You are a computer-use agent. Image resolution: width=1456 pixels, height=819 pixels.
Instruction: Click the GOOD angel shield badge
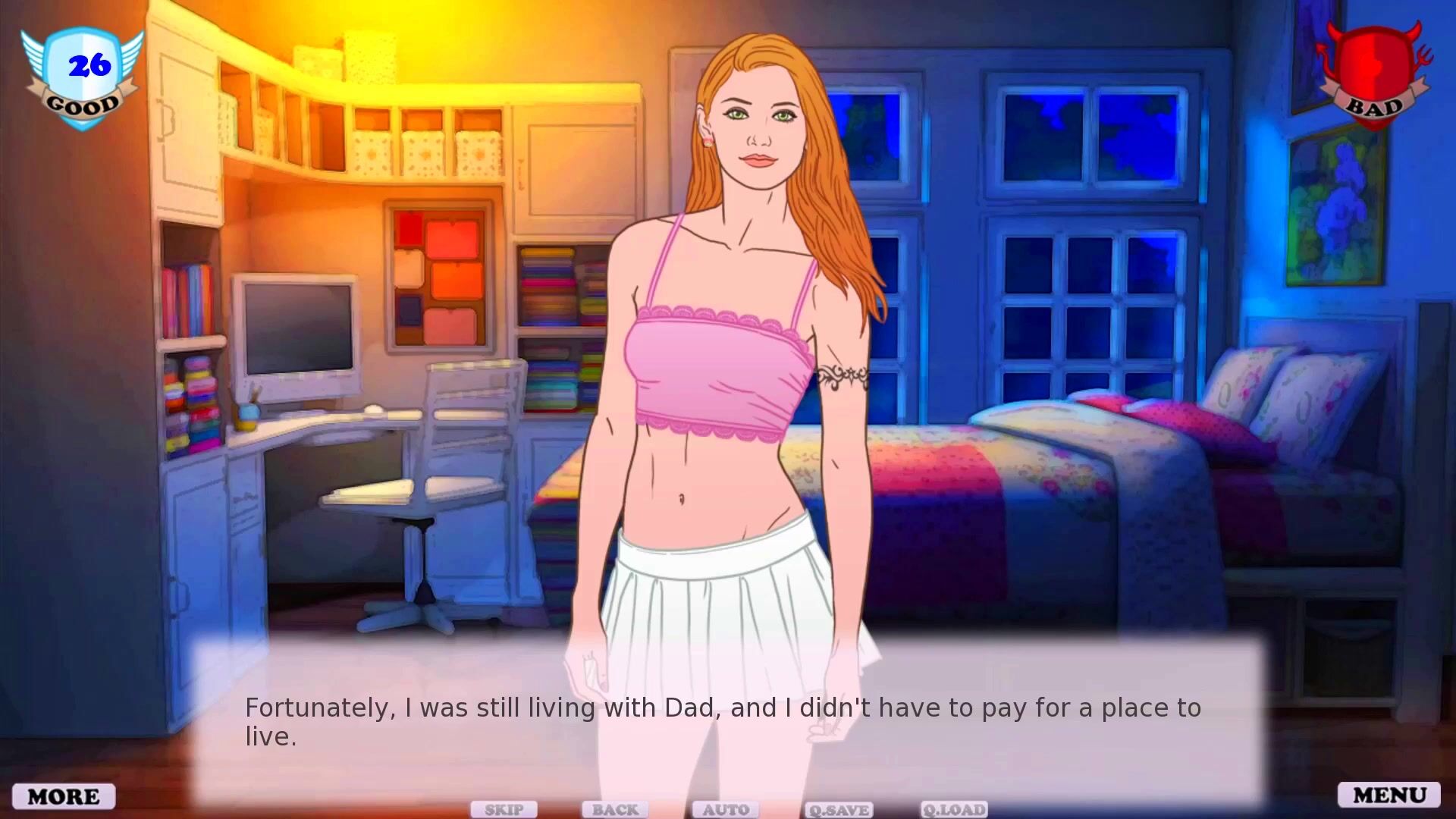point(83,77)
